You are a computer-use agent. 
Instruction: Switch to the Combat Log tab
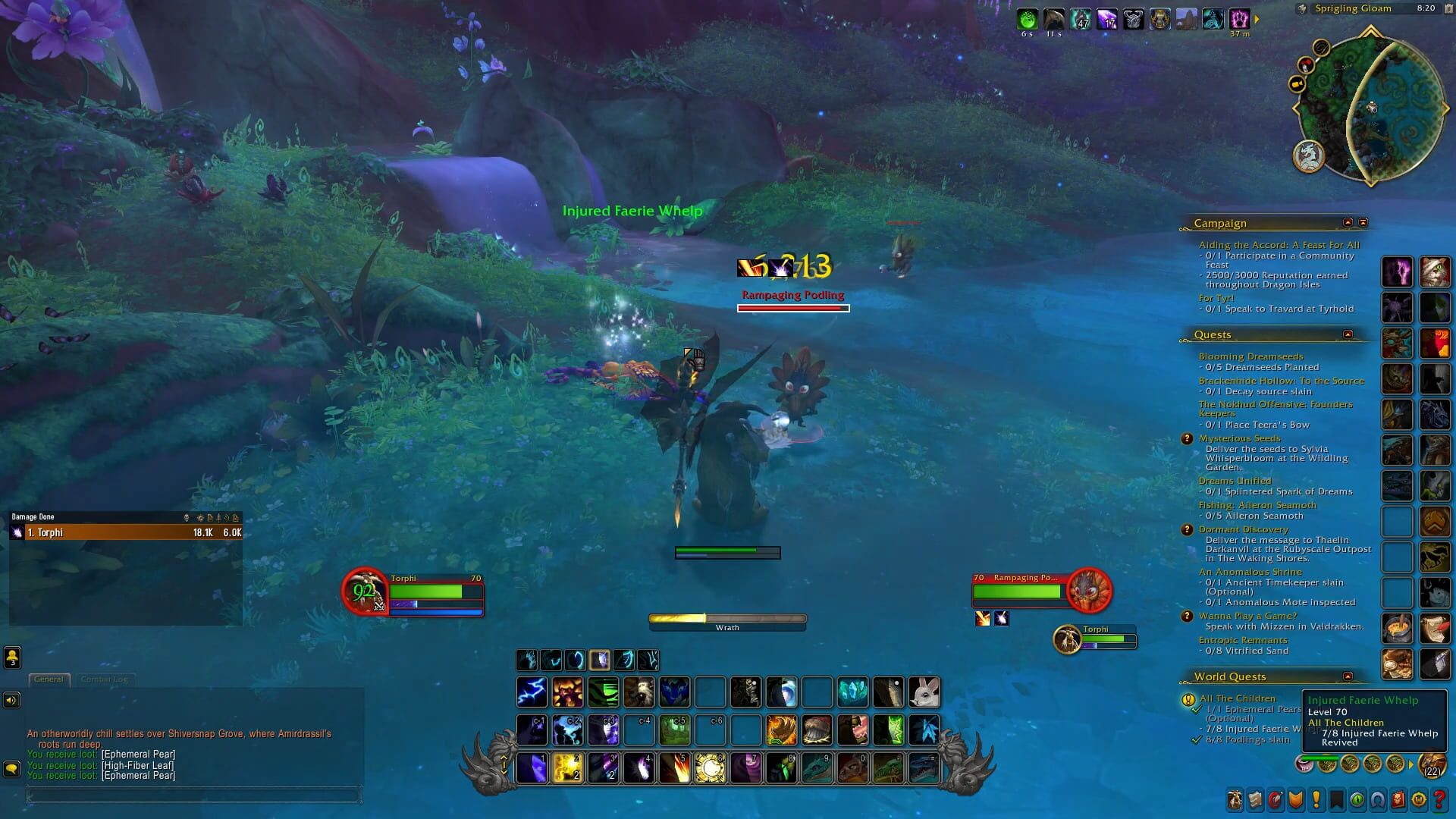pyautogui.click(x=105, y=679)
